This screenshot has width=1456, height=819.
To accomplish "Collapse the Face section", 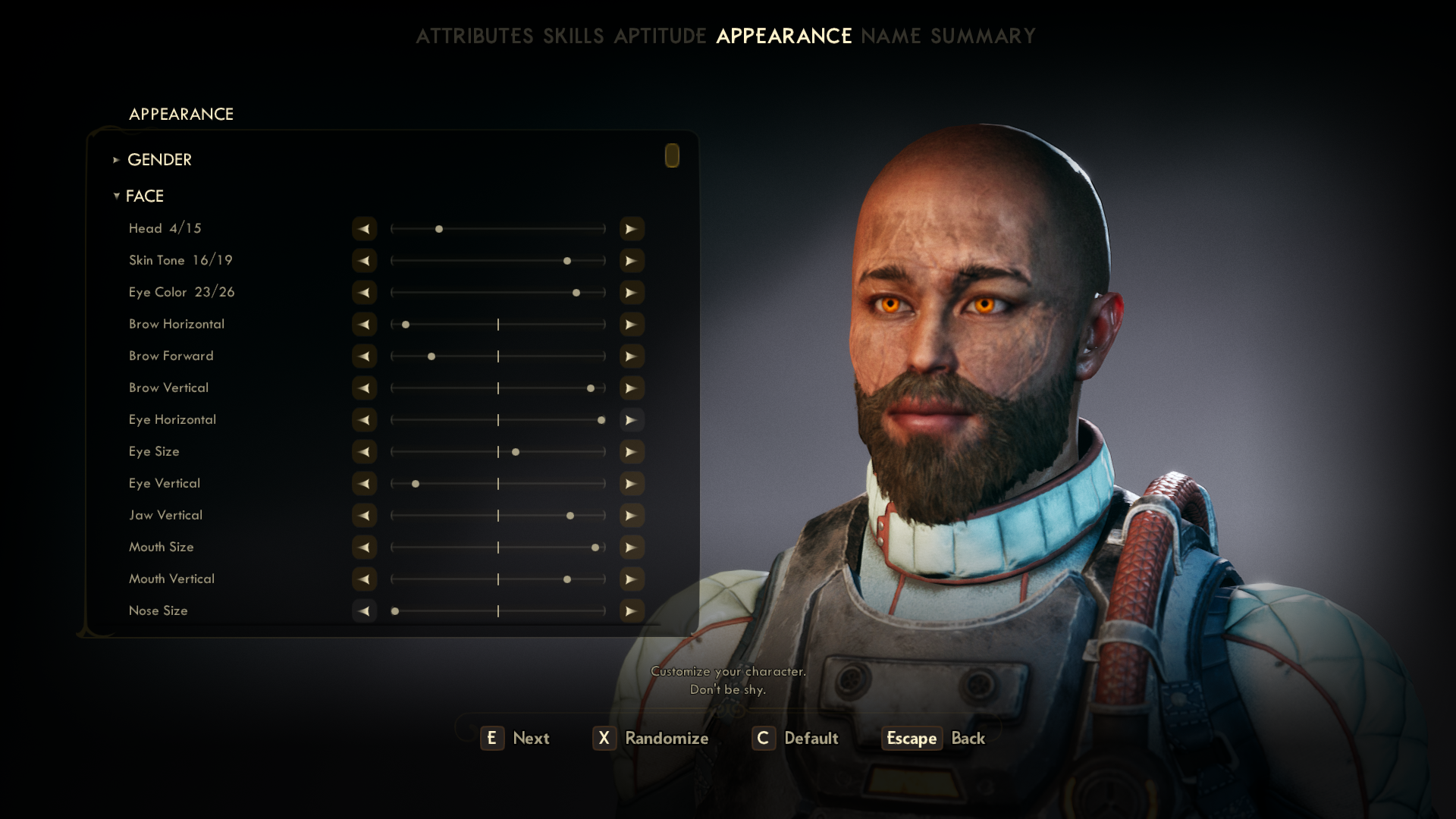I will 144,196.
